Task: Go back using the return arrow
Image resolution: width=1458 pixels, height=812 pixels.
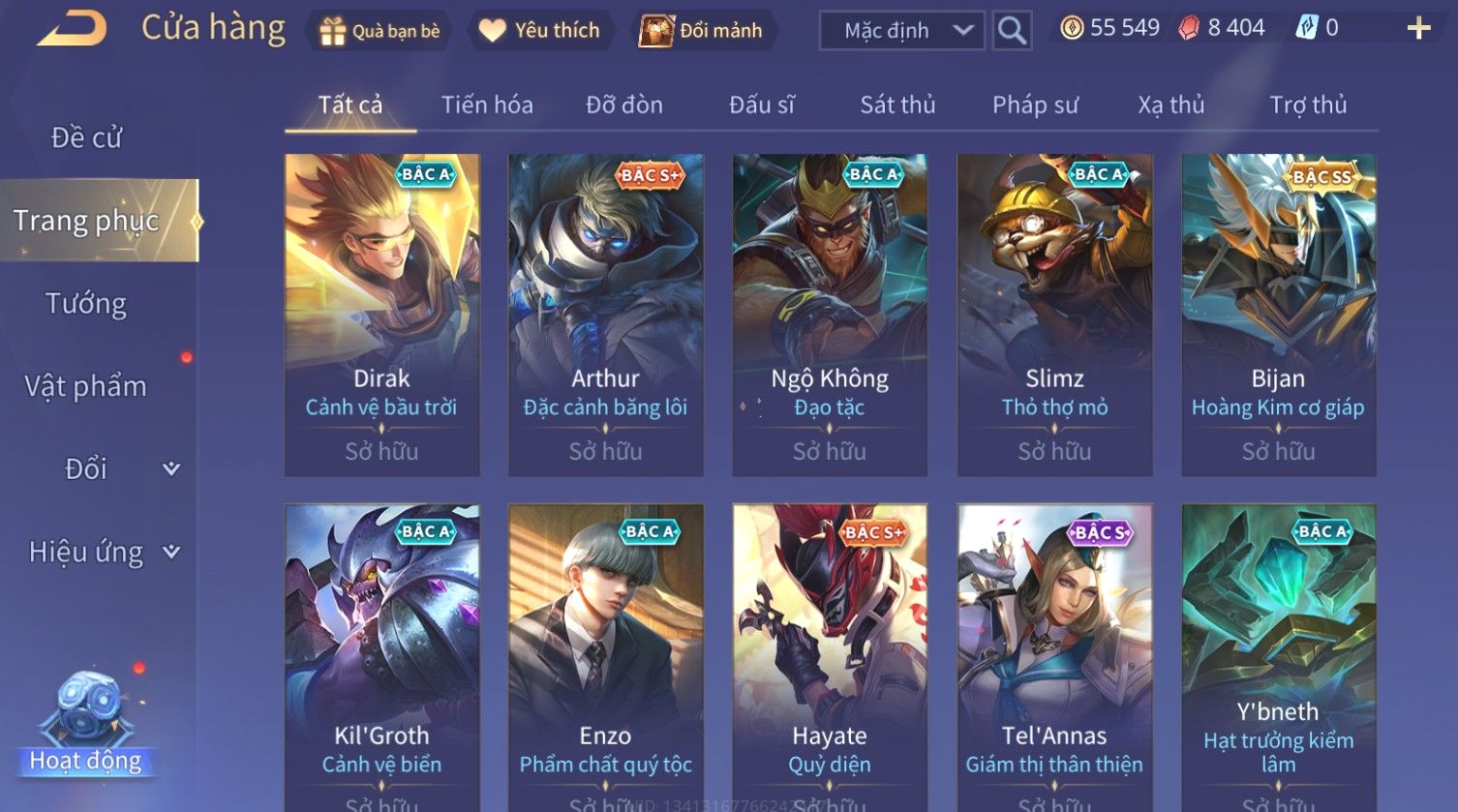Action: click(x=72, y=29)
